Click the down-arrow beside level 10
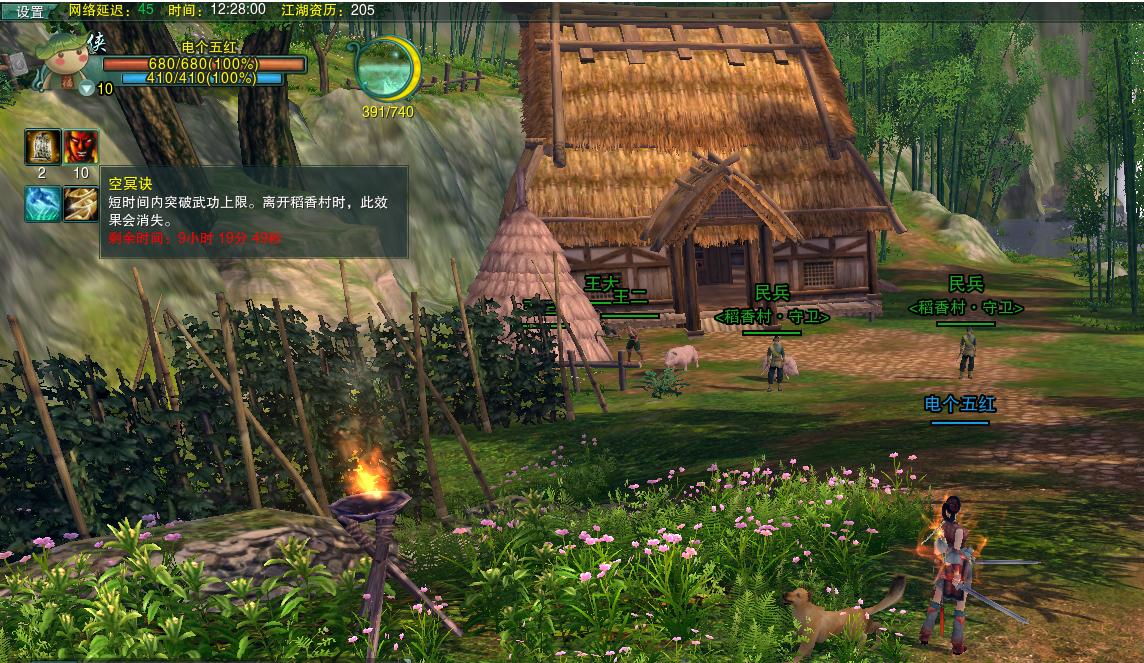This screenshot has height=663, width=1144. point(87,88)
